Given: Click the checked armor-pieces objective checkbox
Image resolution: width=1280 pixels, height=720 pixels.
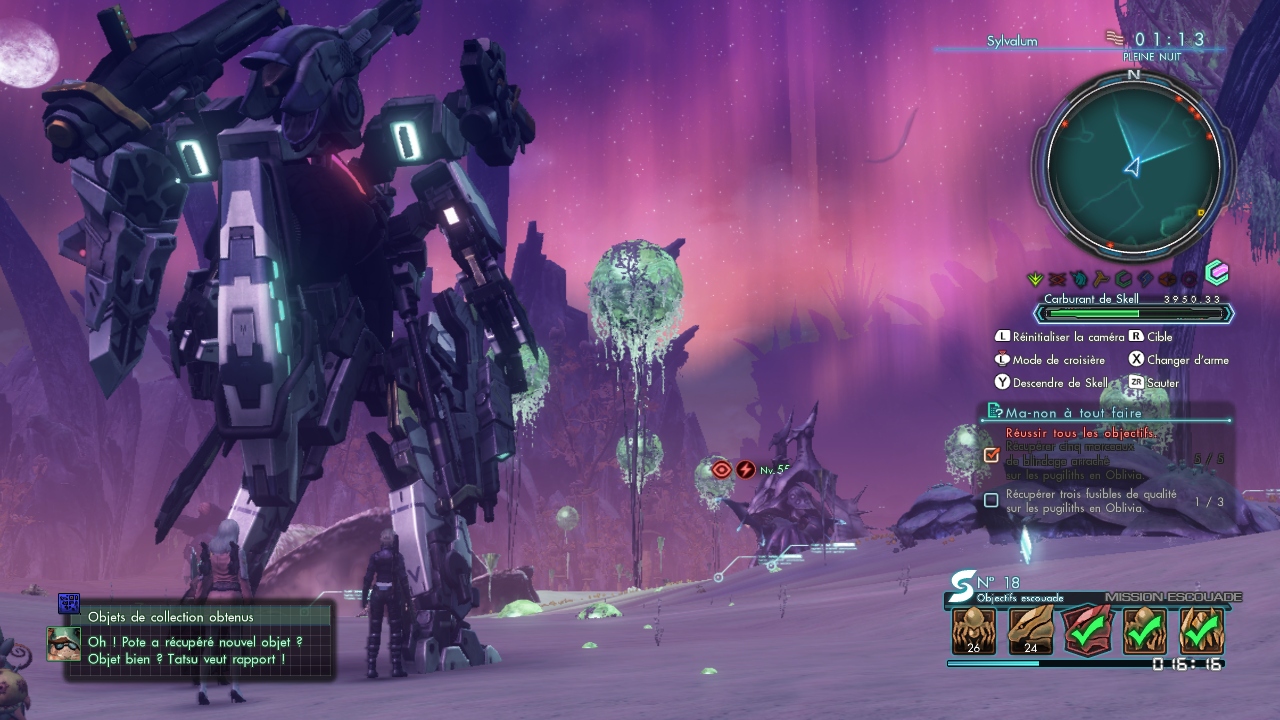Looking at the screenshot, I should point(991,455).
